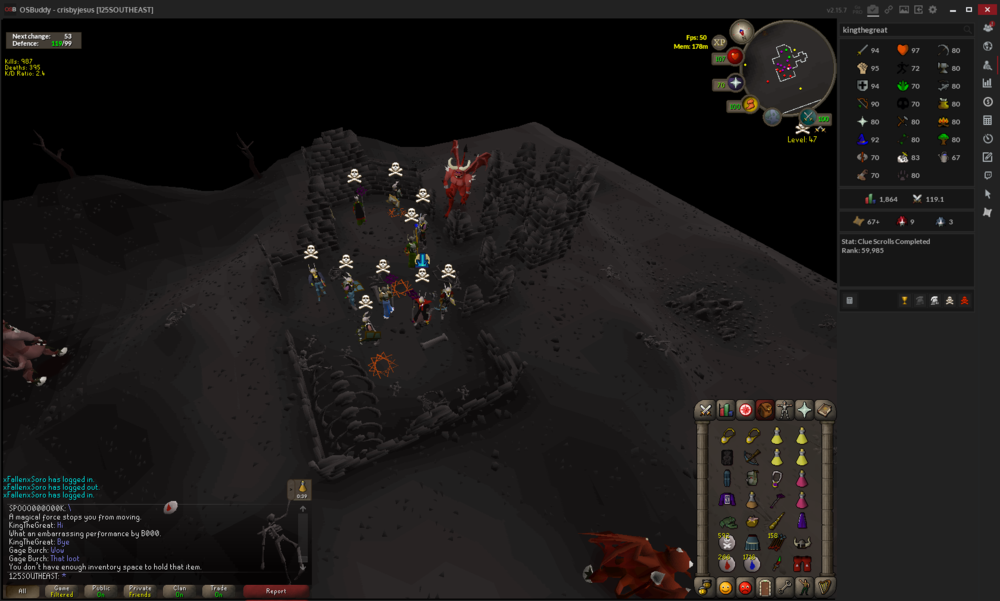Open the Prayer tab
The image size is (1000, 601).
[804, 410]
